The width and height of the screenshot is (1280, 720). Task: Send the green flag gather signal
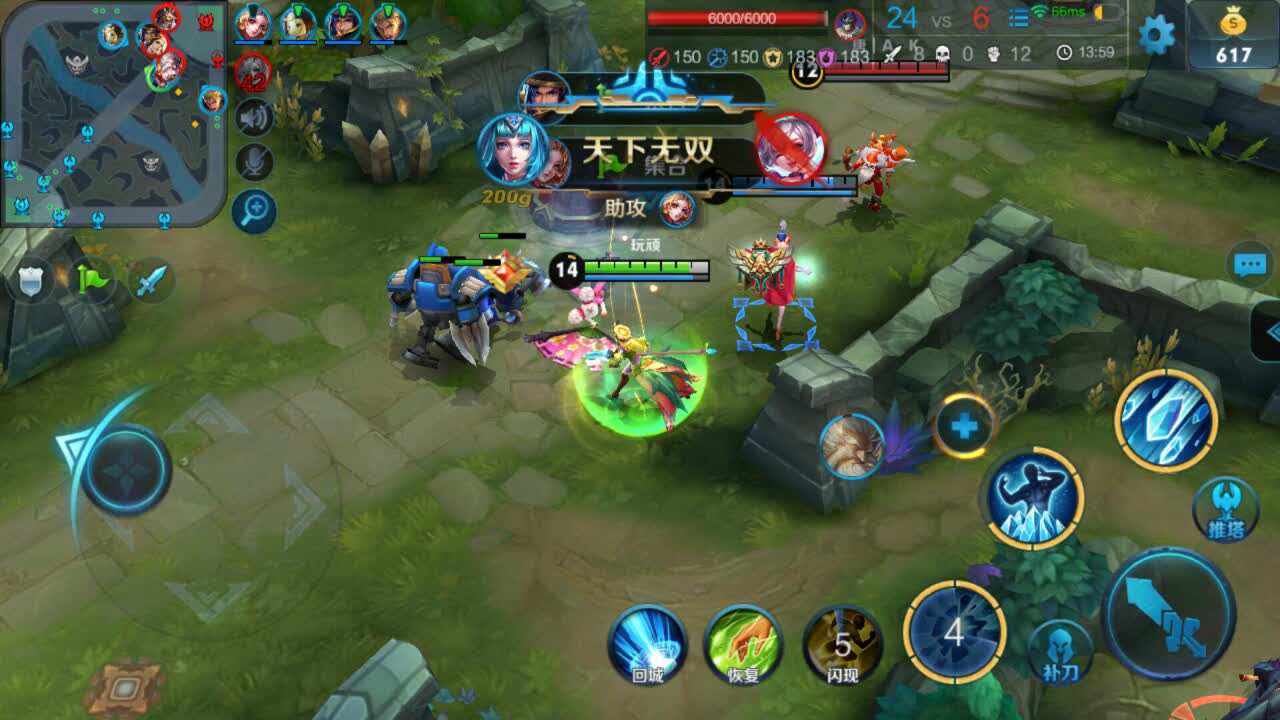point(92,280)
